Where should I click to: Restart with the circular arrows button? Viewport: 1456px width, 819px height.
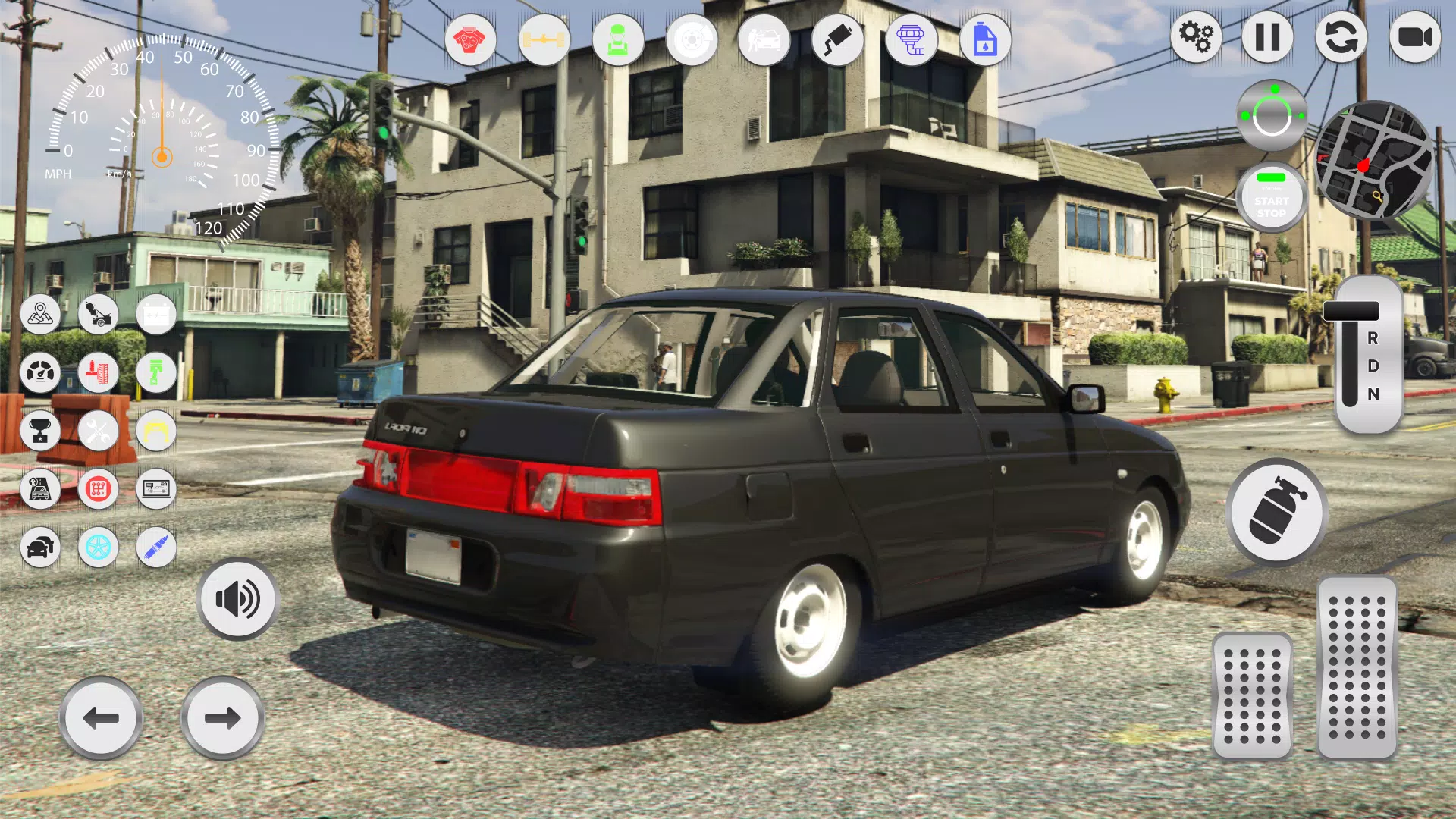click(1341, 36)
